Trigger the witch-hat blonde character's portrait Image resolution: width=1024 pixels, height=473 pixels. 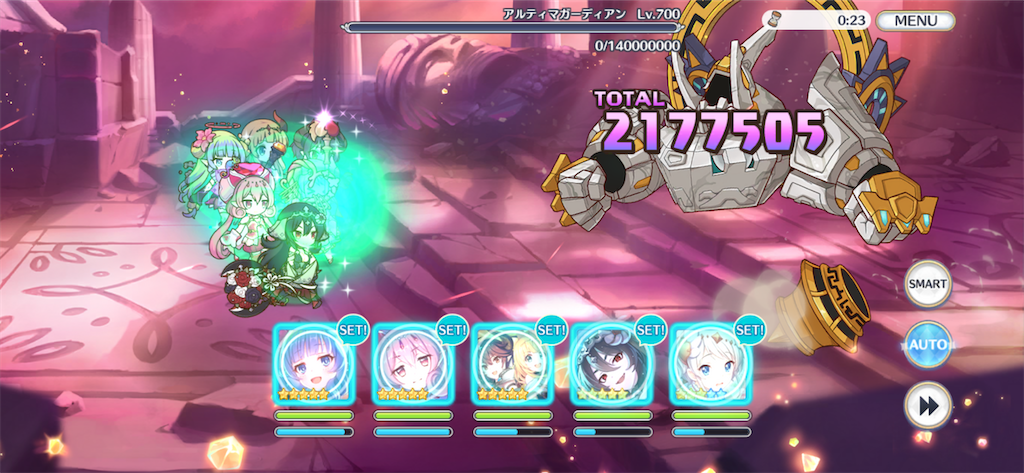(x=512, y=363)
